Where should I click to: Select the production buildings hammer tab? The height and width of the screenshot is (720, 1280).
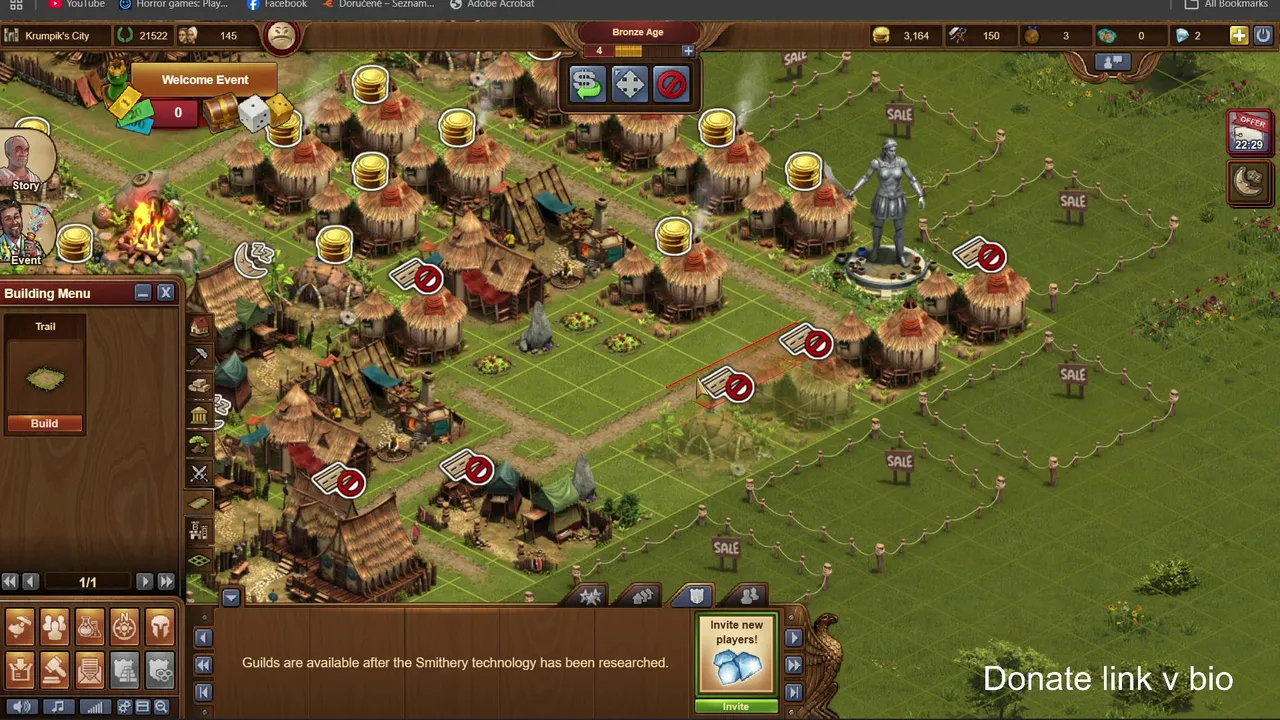pos(200,355)
